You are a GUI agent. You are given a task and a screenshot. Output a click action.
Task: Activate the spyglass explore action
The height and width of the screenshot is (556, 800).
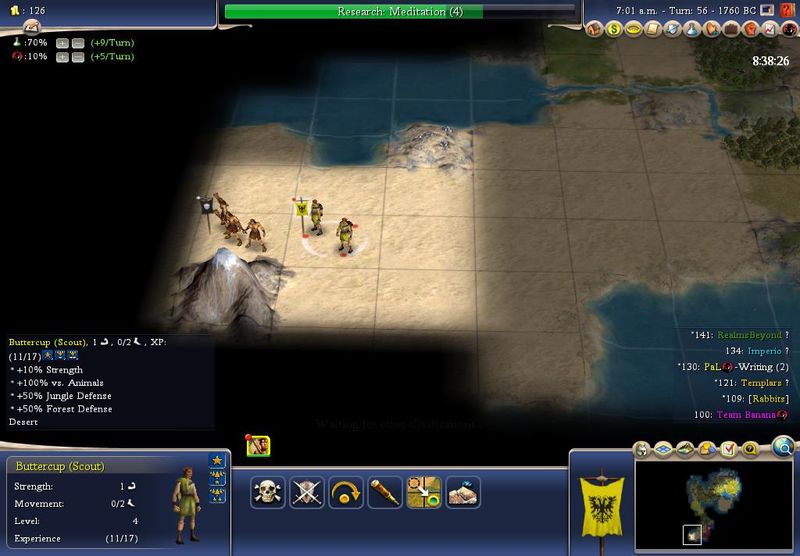[384, 492]
